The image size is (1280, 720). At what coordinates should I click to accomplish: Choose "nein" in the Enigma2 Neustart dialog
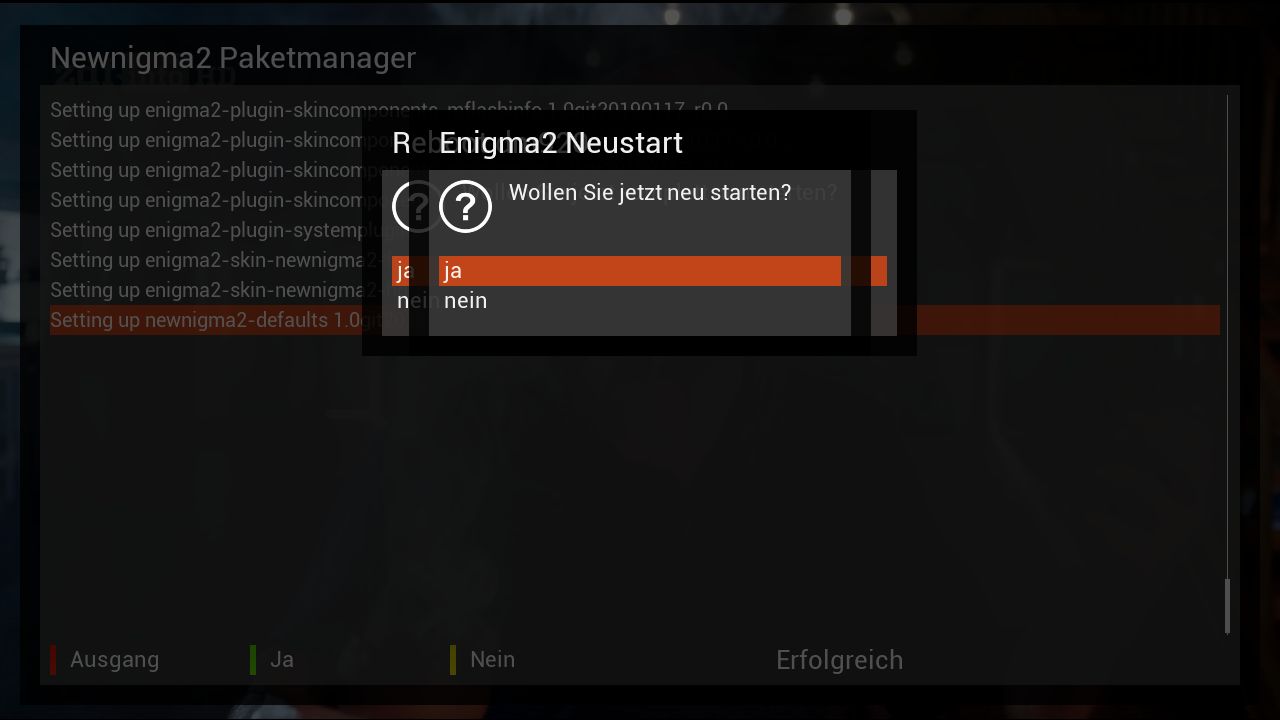[x=638, y=301]
